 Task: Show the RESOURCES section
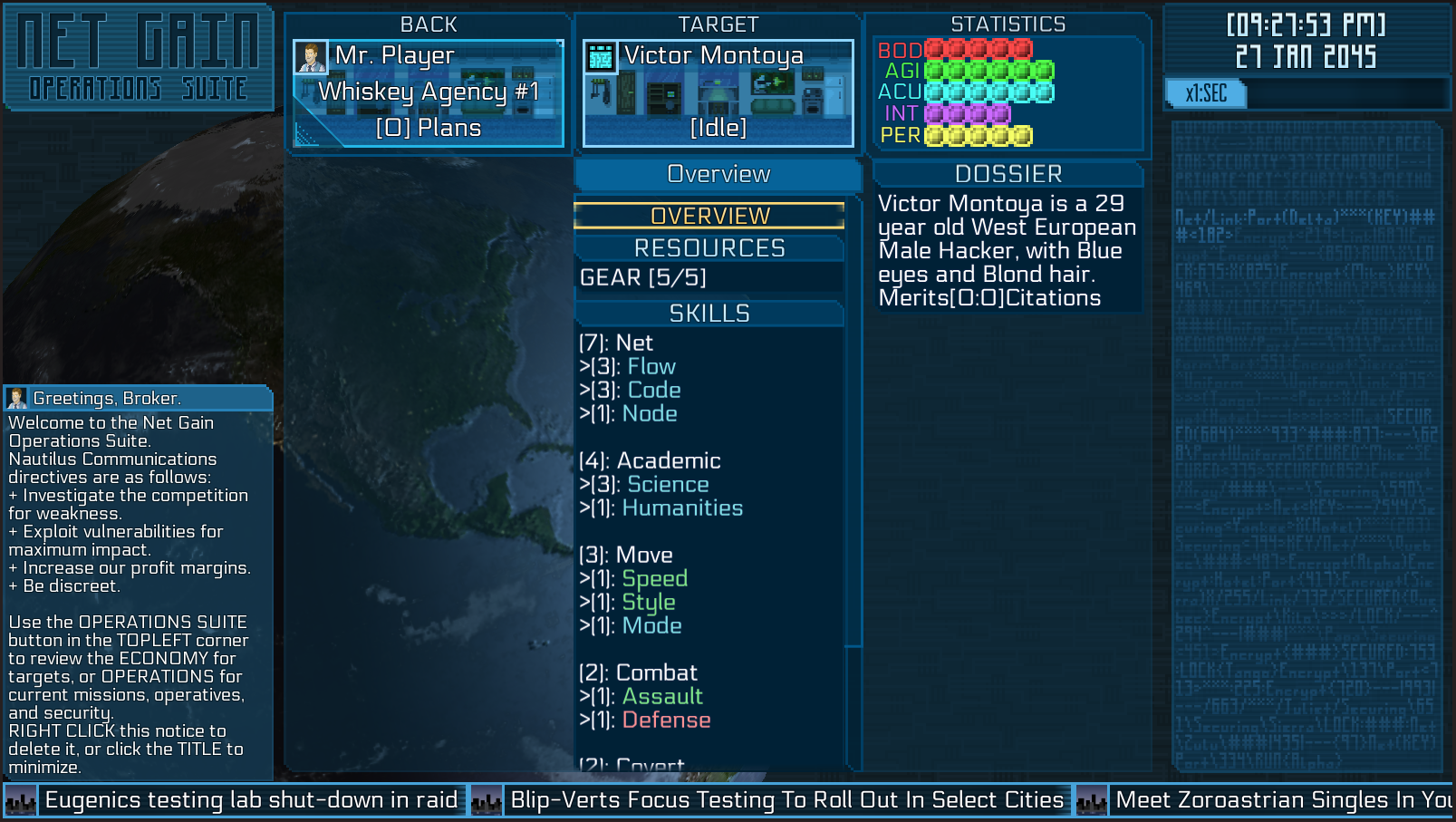point(709,248)
